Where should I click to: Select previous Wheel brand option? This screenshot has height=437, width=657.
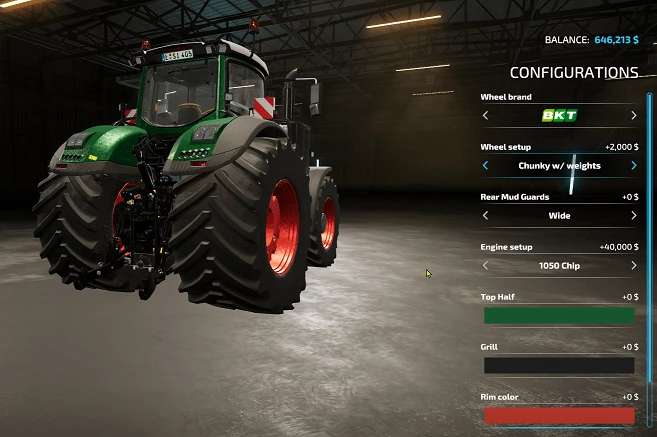coord(486,115)
